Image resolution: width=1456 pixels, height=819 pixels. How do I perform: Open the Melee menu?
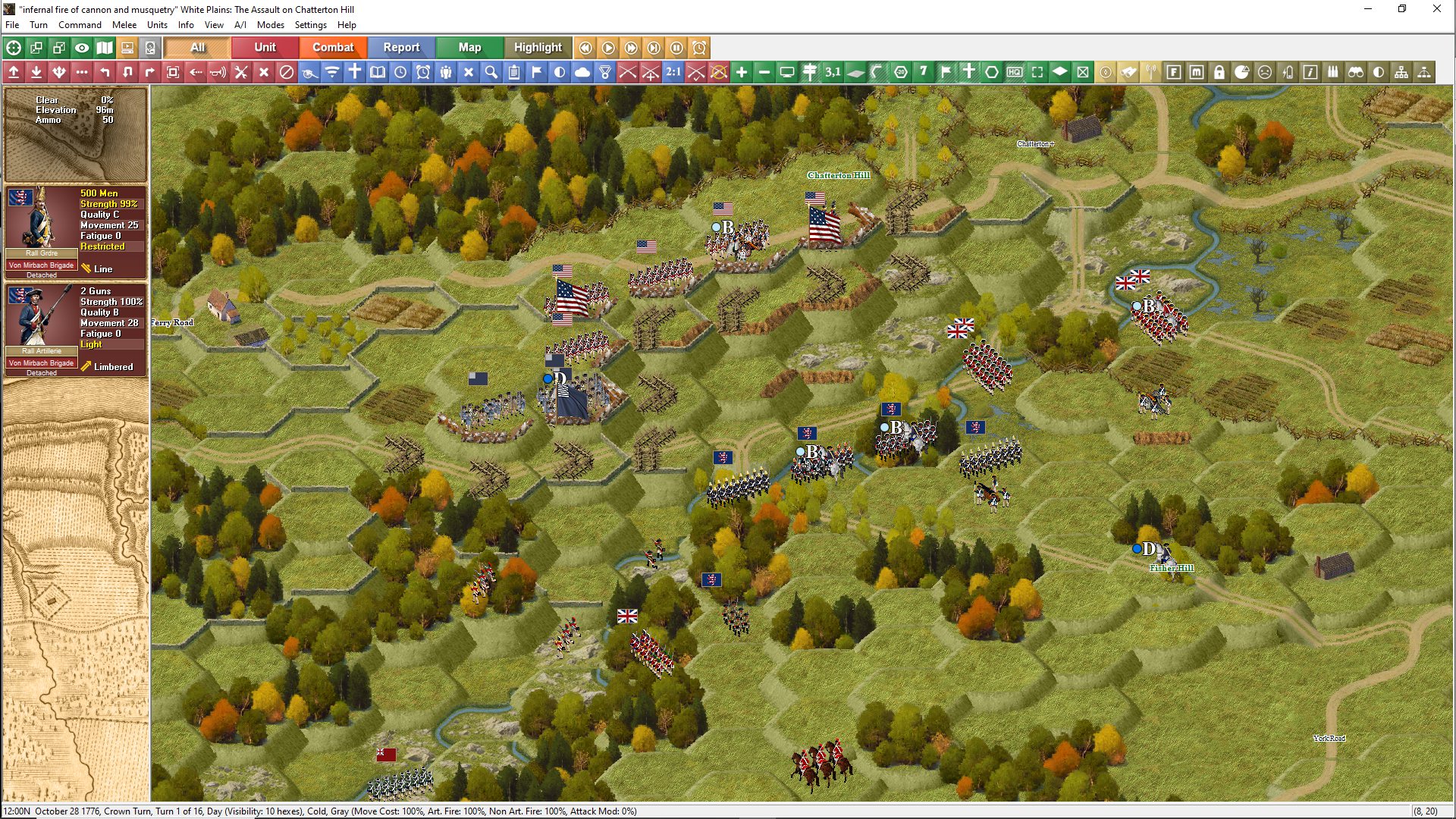point(124,25)
